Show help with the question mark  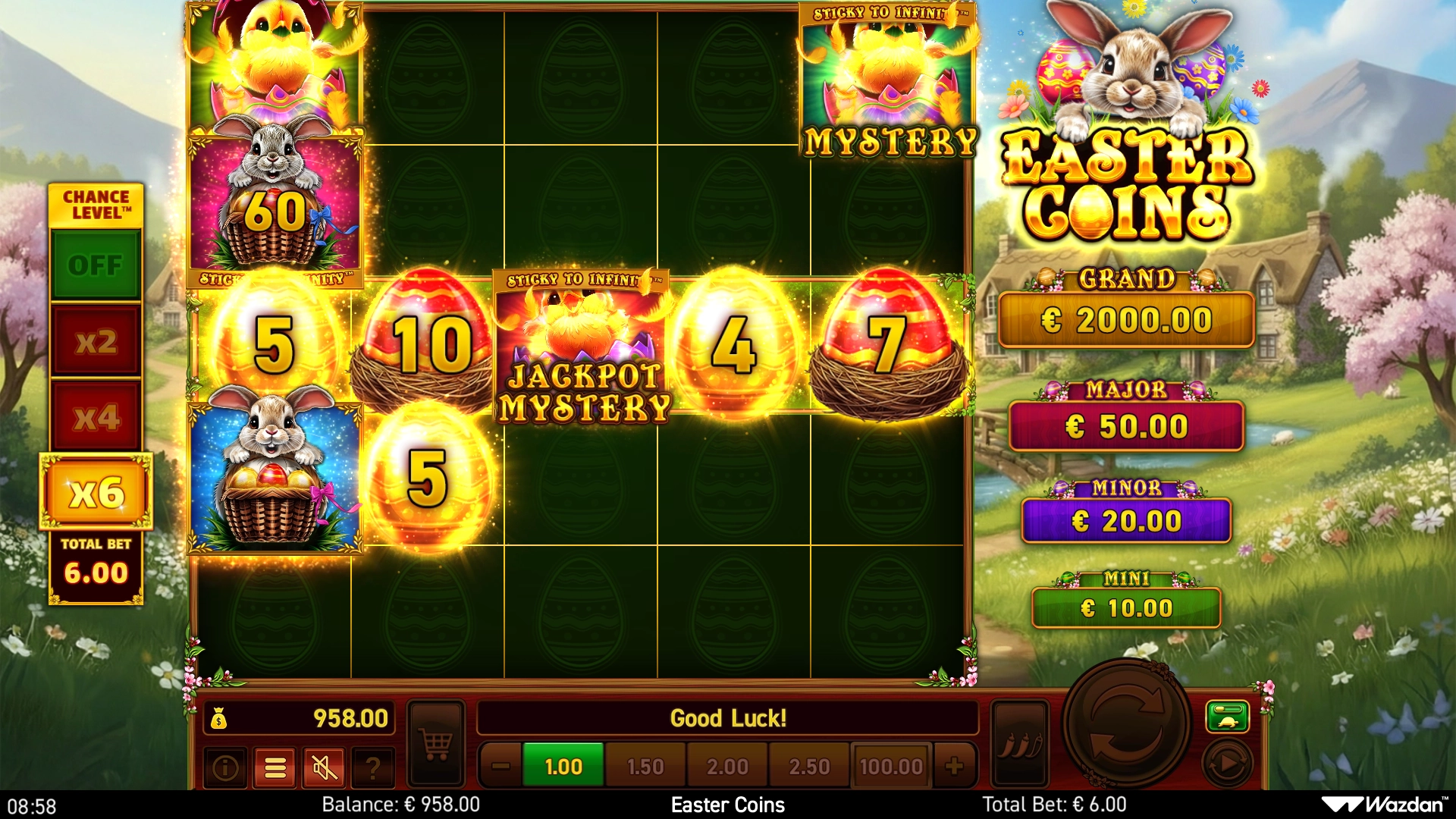[x=373, y=768]
